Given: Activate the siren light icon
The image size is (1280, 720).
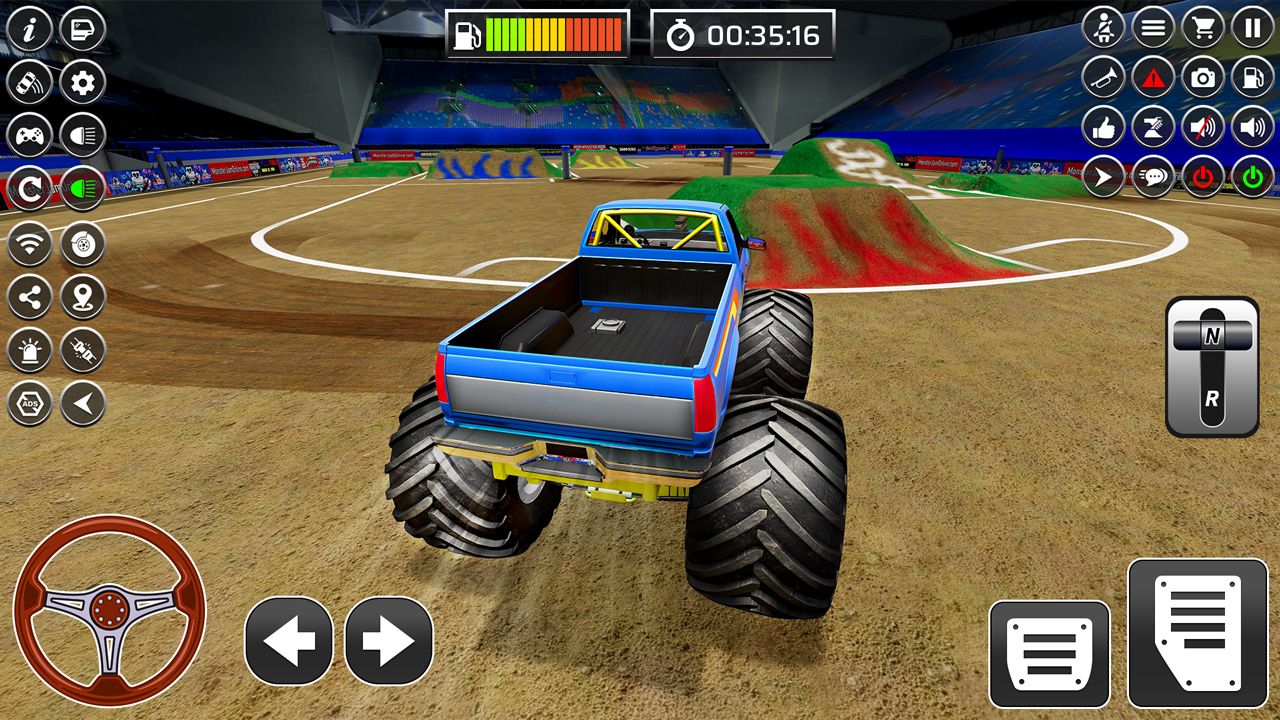Looking at the screenshot, I should pyautogui.click(x=28, y=350).
